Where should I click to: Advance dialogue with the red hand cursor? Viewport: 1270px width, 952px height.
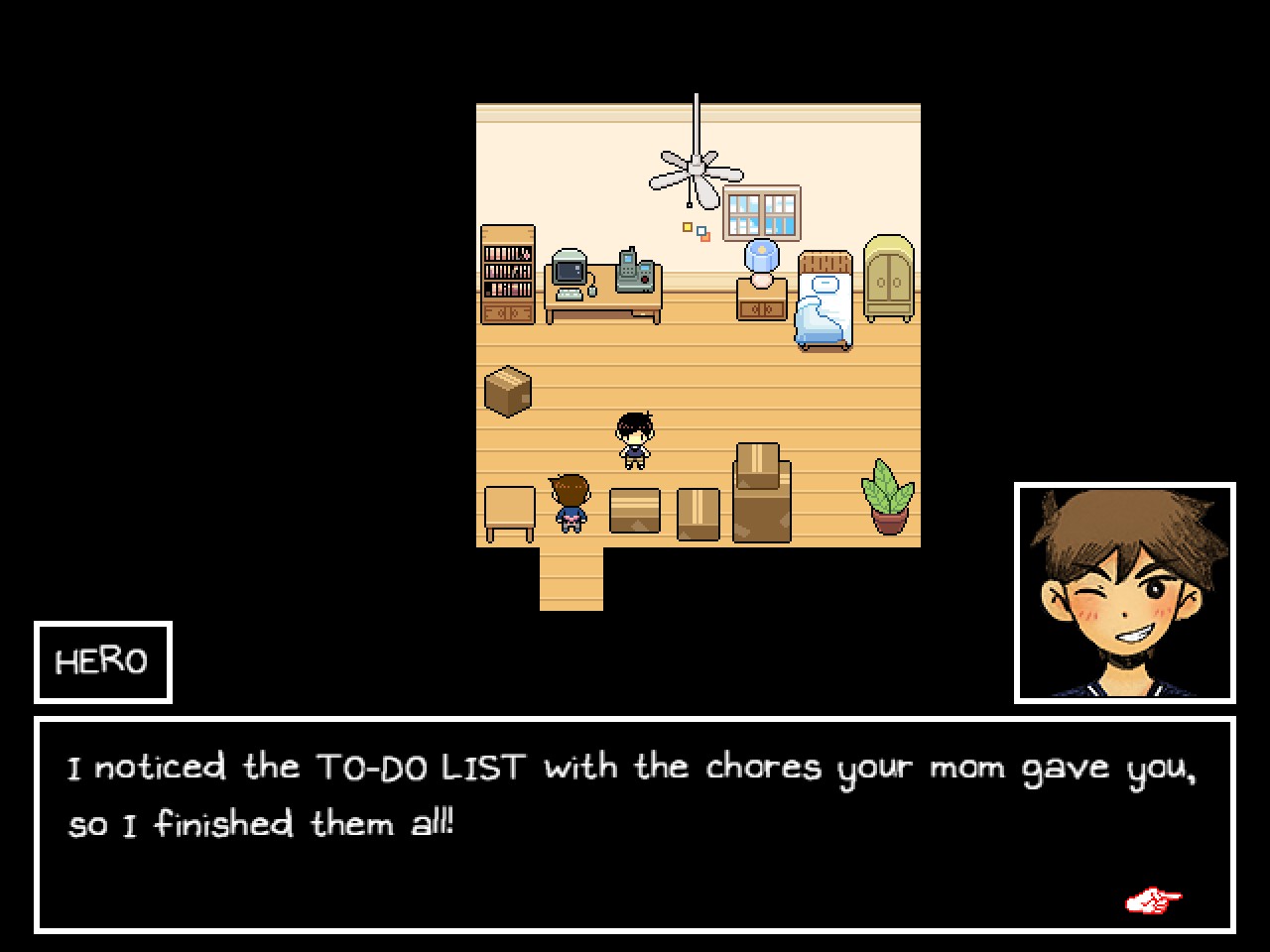click(x=1152, y=899)
